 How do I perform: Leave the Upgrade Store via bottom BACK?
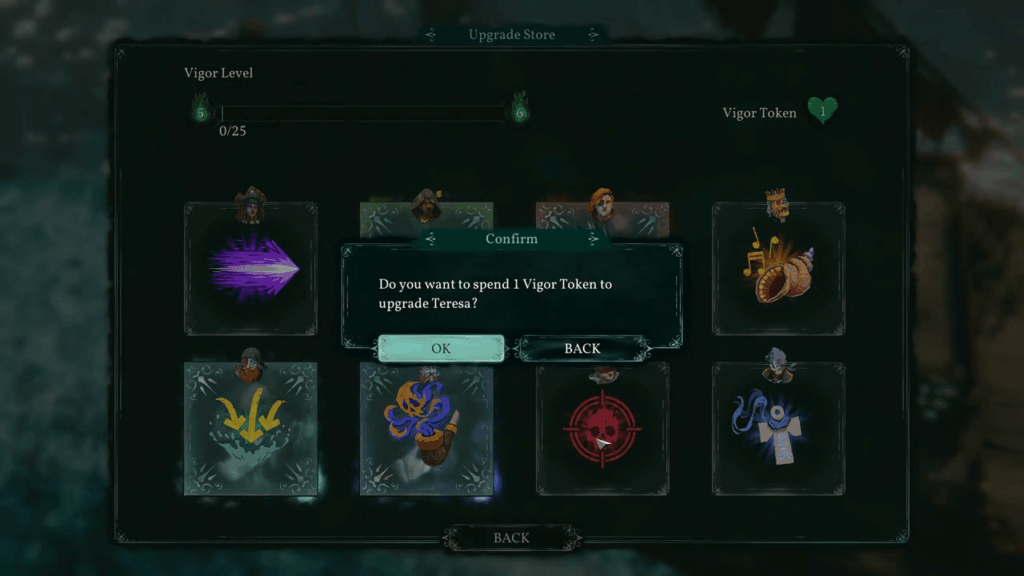(511, 538)
